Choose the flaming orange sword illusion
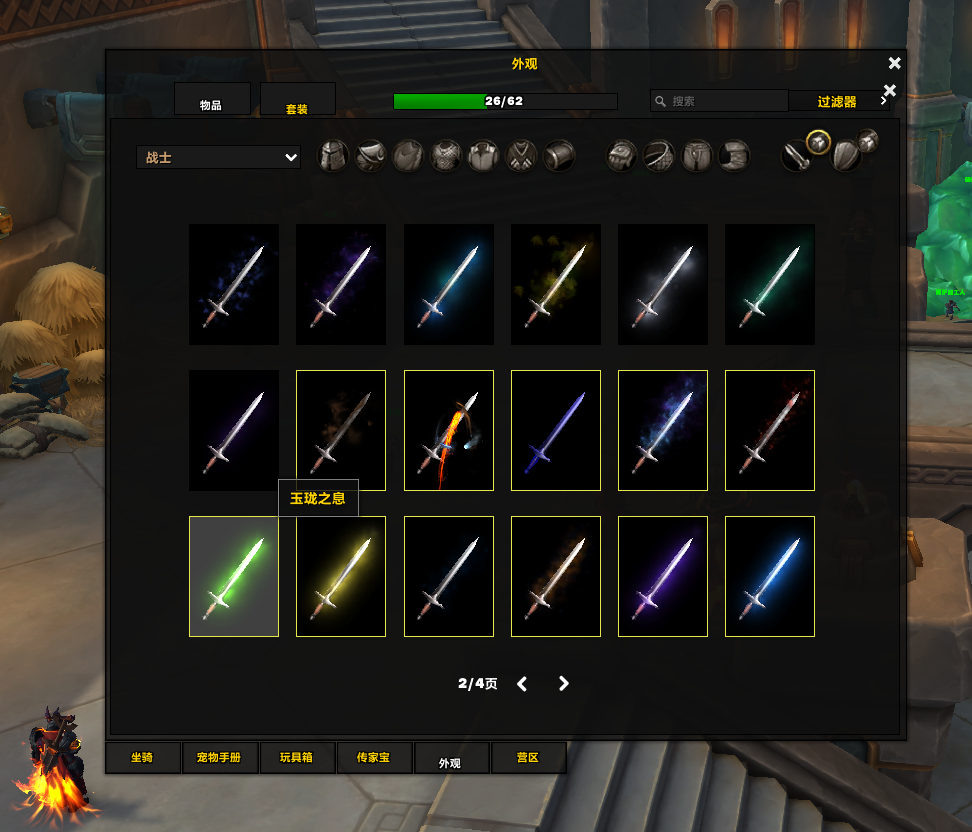 pos(448,430)
